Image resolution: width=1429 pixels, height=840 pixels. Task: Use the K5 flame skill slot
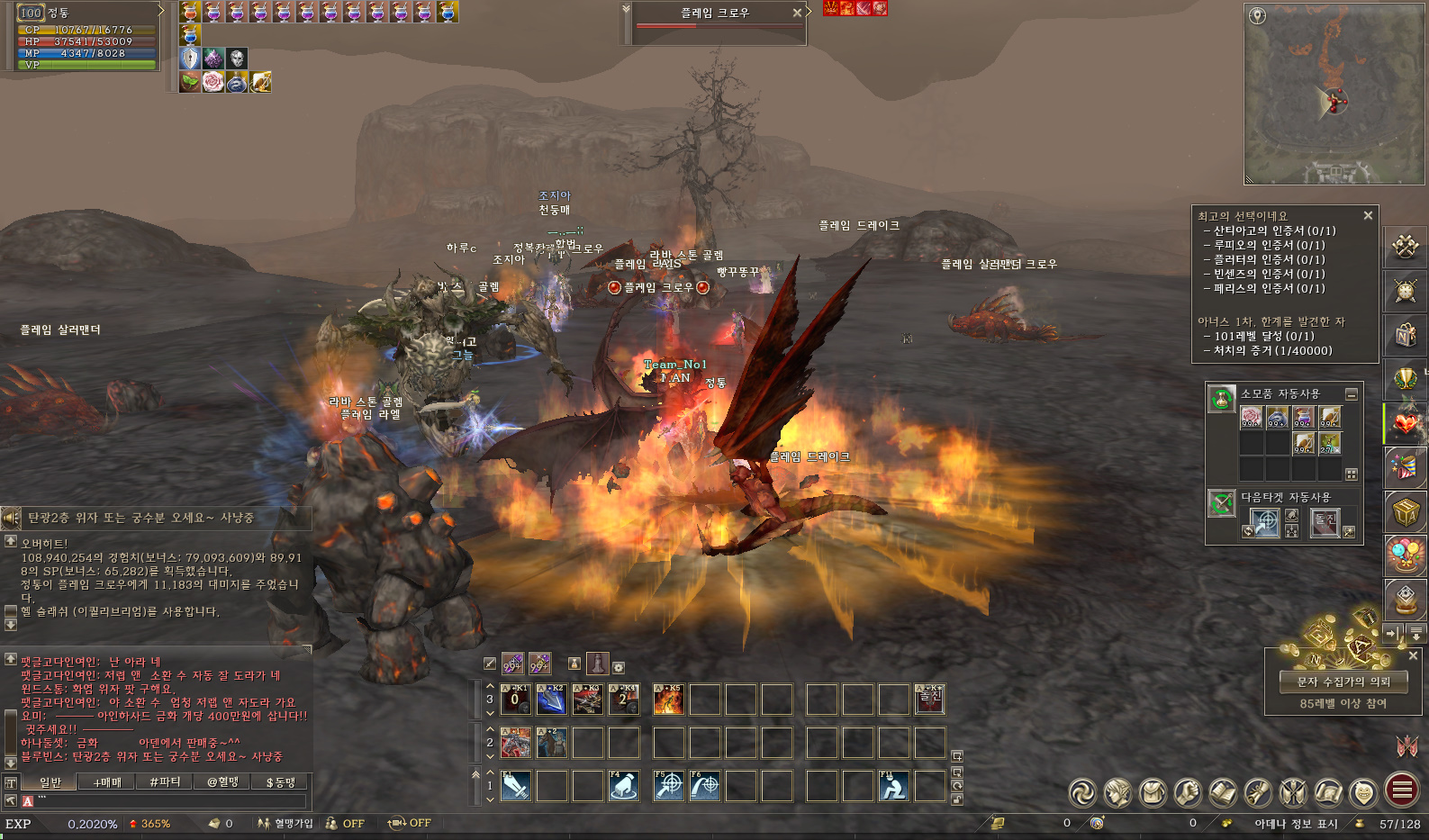tap(668, 700)
